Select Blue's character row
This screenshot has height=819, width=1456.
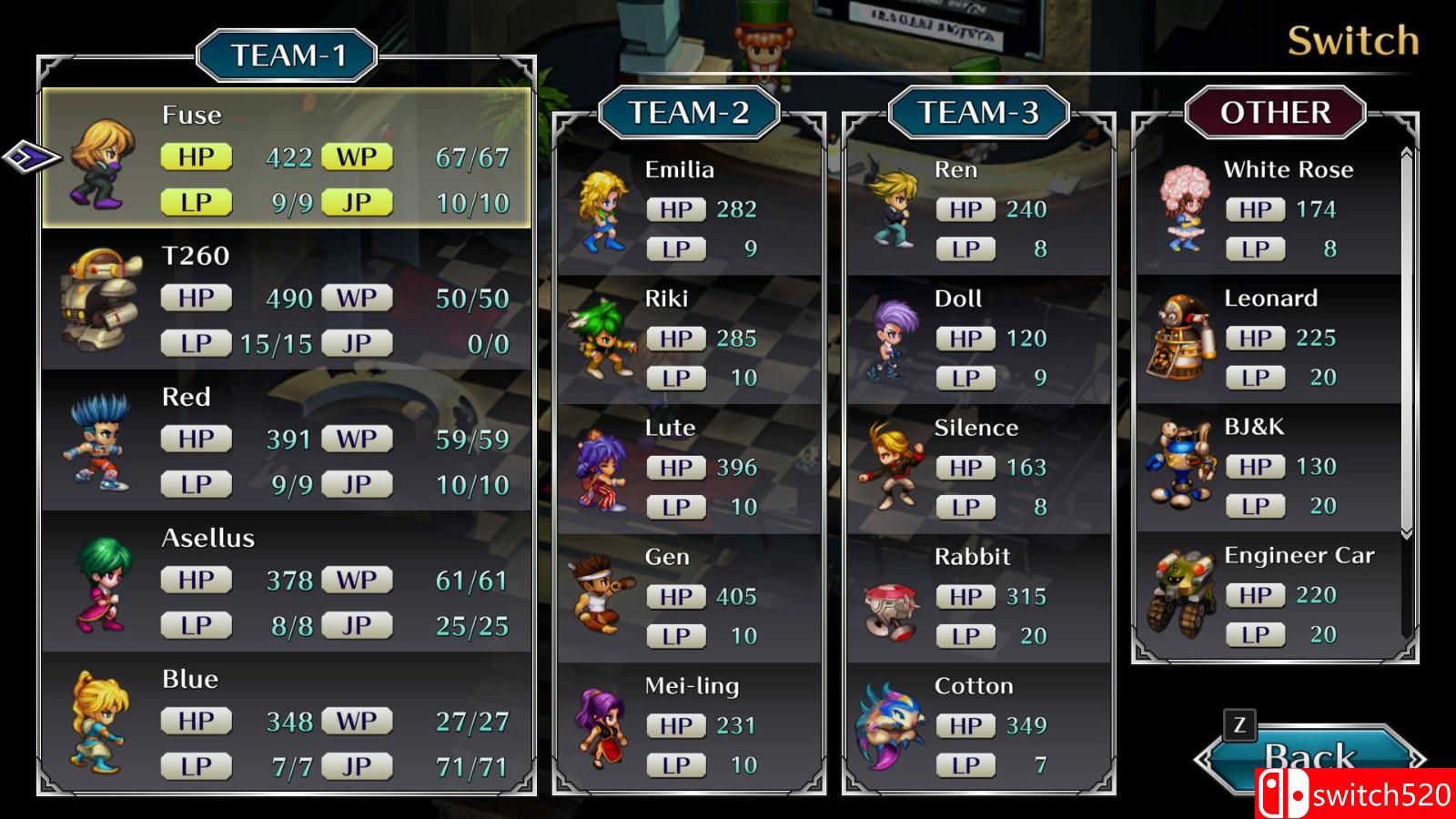[x=287, y=723]
